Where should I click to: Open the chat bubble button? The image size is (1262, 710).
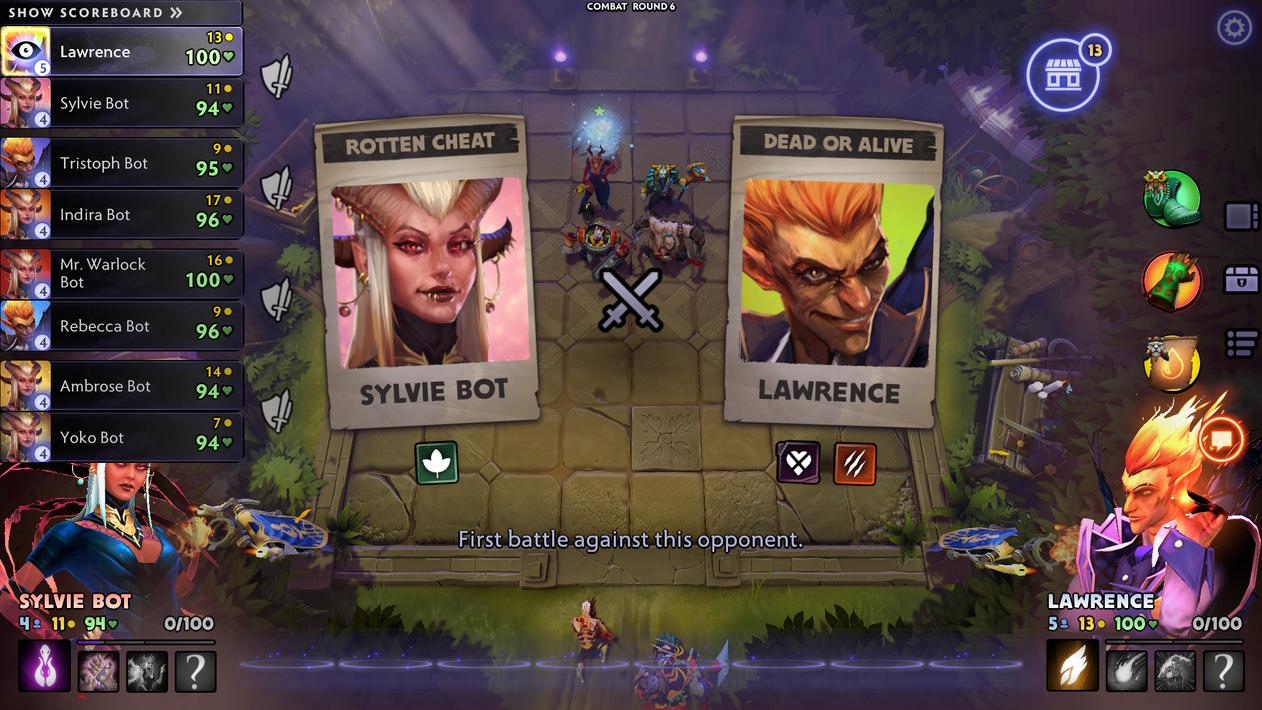click(x=1221, y=439)
